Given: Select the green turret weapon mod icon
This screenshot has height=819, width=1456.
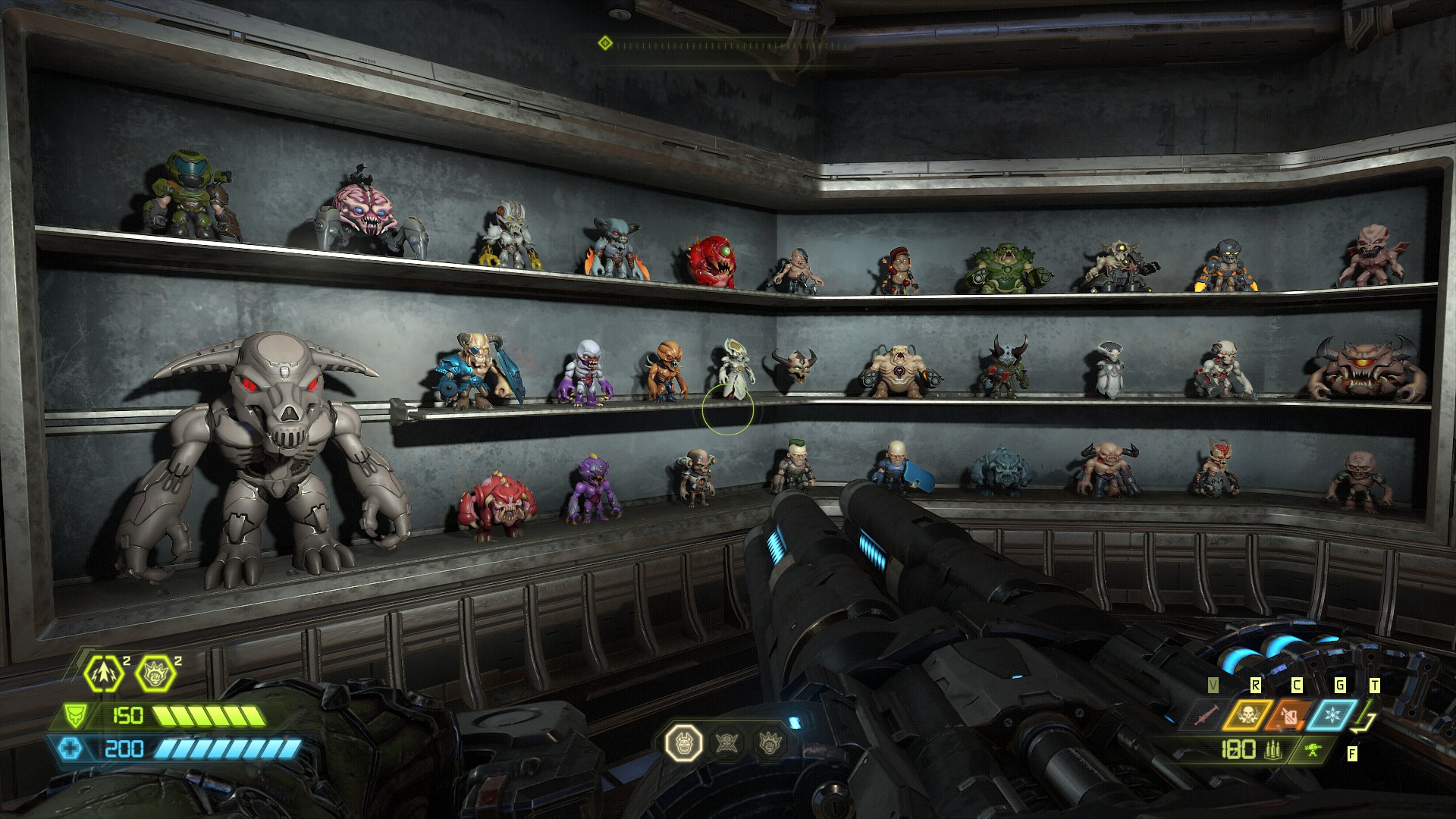Looking at the screenshot, I should point(1313,751).
